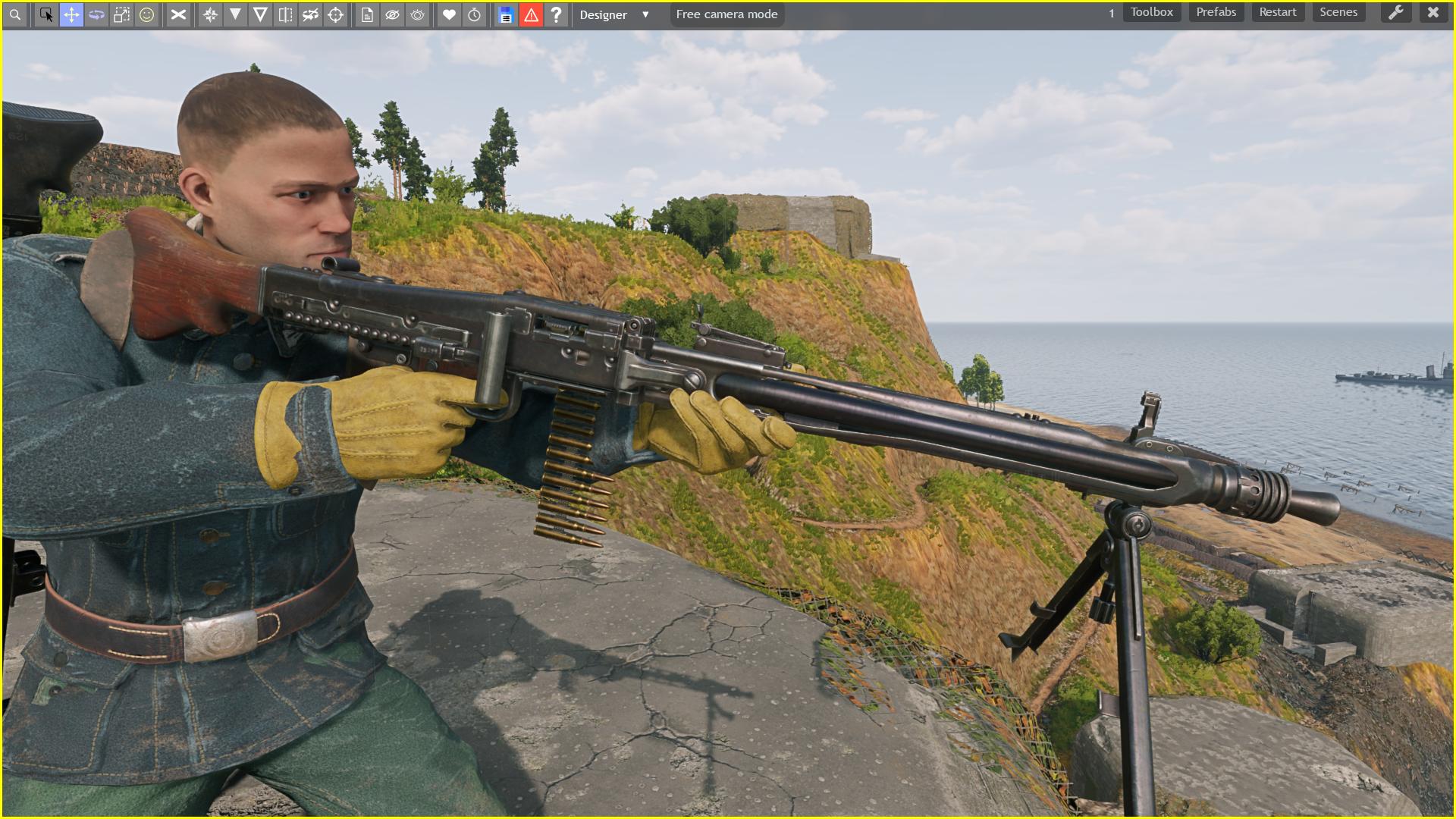Close the editor with the X button
This screenshot has width=1456, height=819.
point(1432,12)
